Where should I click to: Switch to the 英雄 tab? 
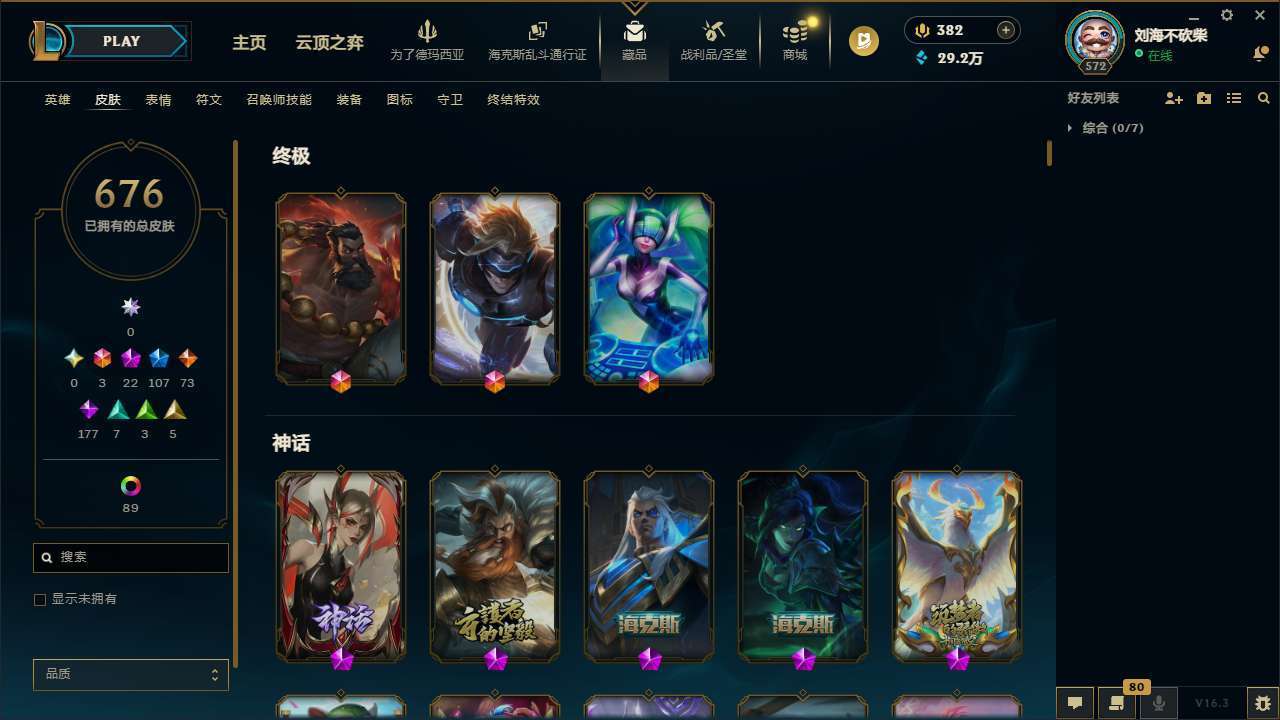click(57, 100)
